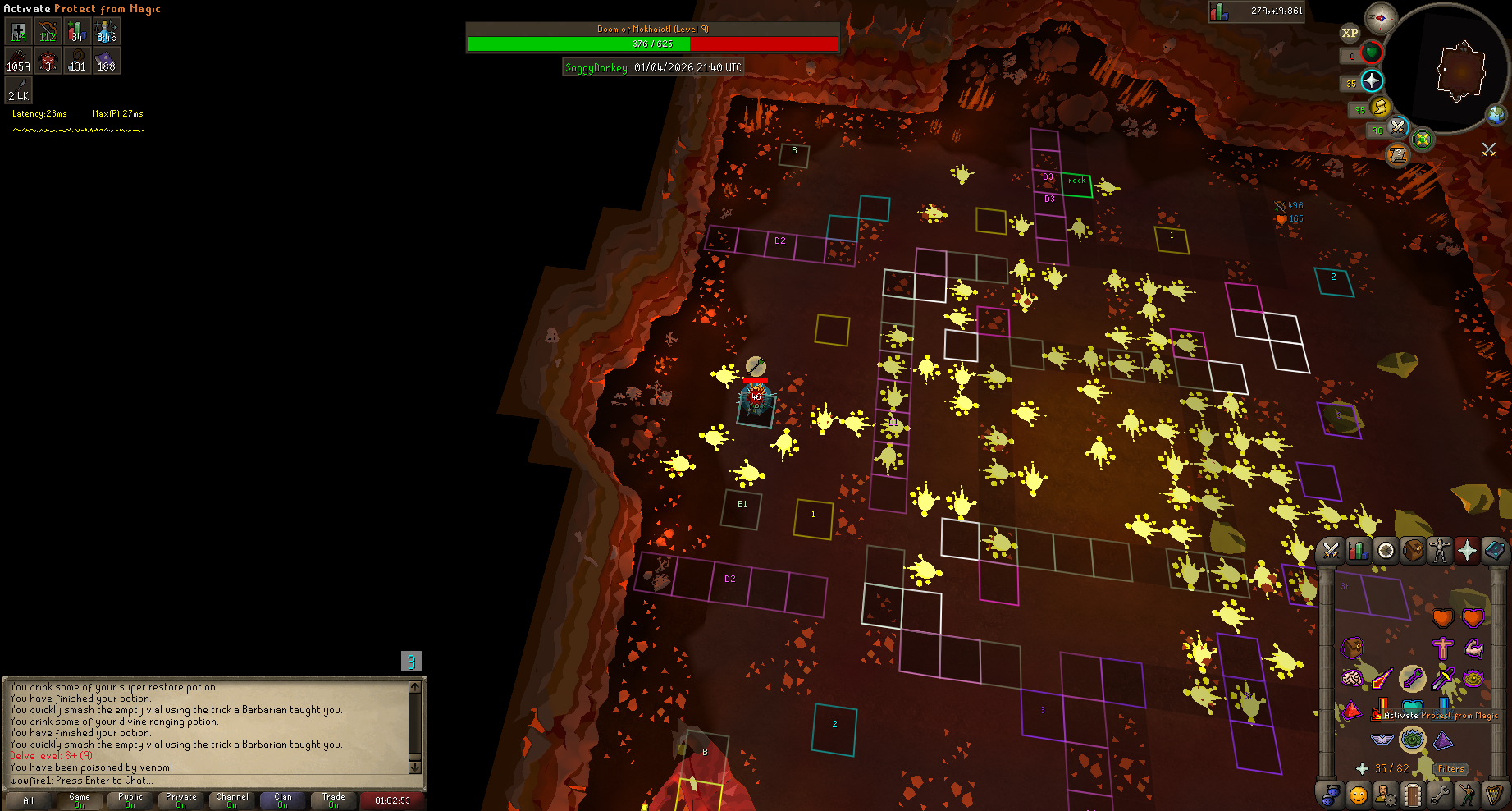Open the Settings wrench tab
The width and height of the screenshot is (1512, 811).
[1439, 795]
